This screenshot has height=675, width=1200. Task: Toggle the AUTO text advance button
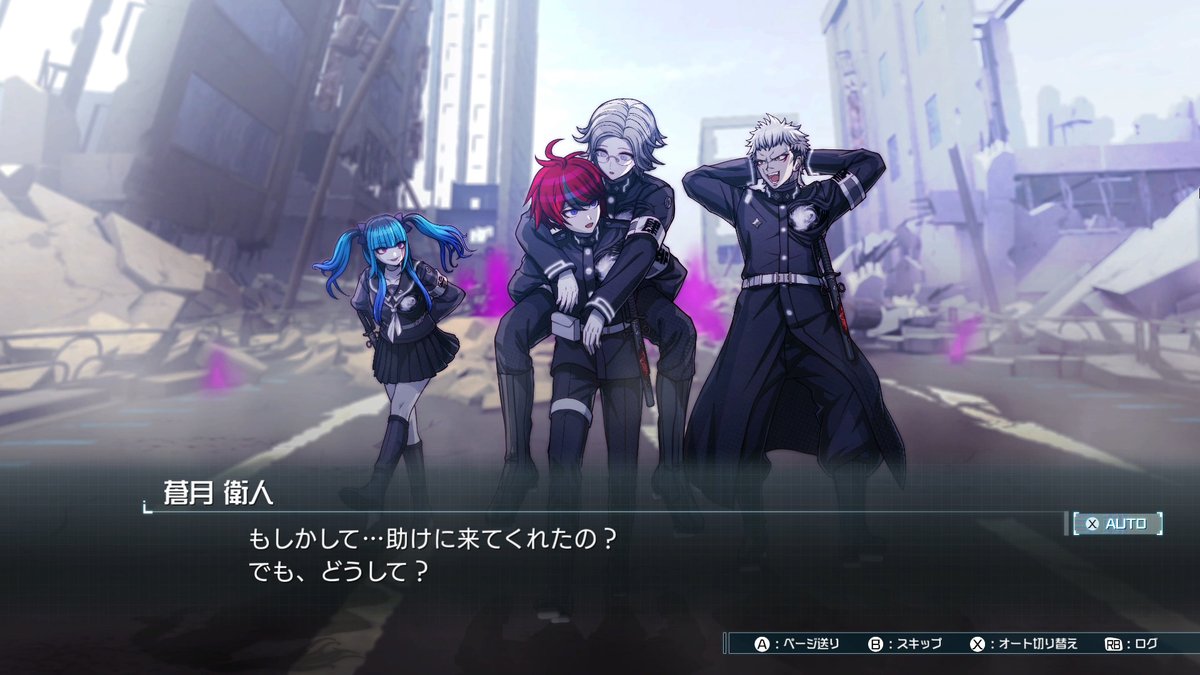tap(1118, 523)
